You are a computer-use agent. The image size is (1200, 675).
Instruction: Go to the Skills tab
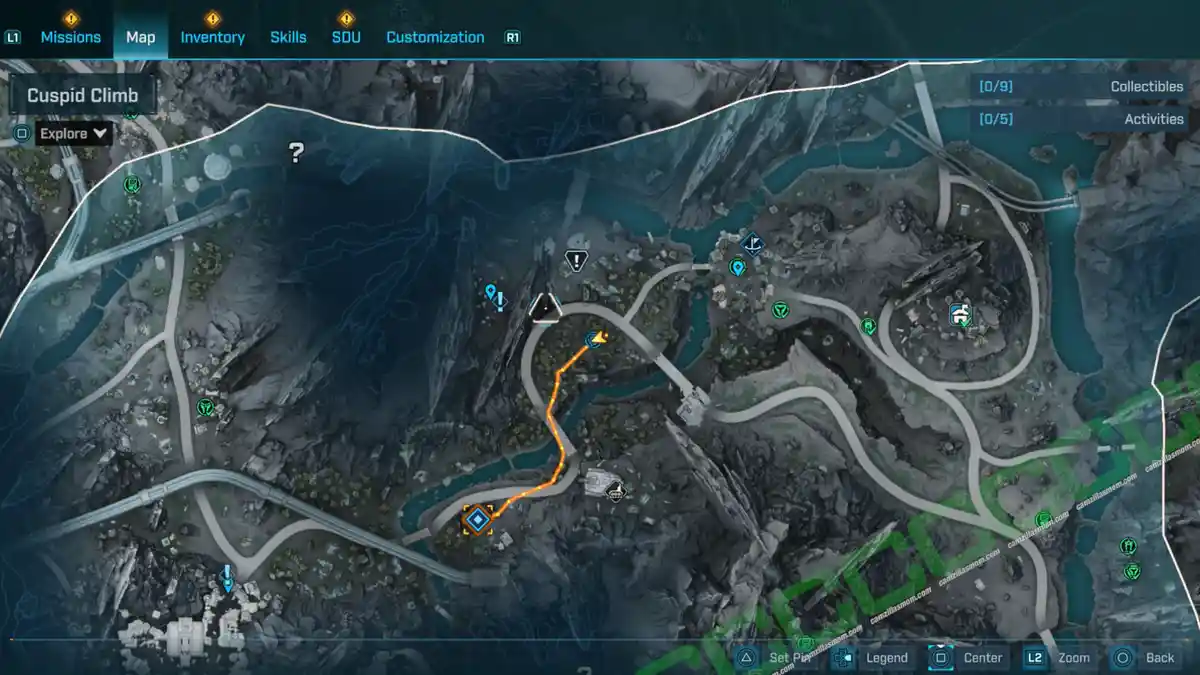[x=288, y=37]
